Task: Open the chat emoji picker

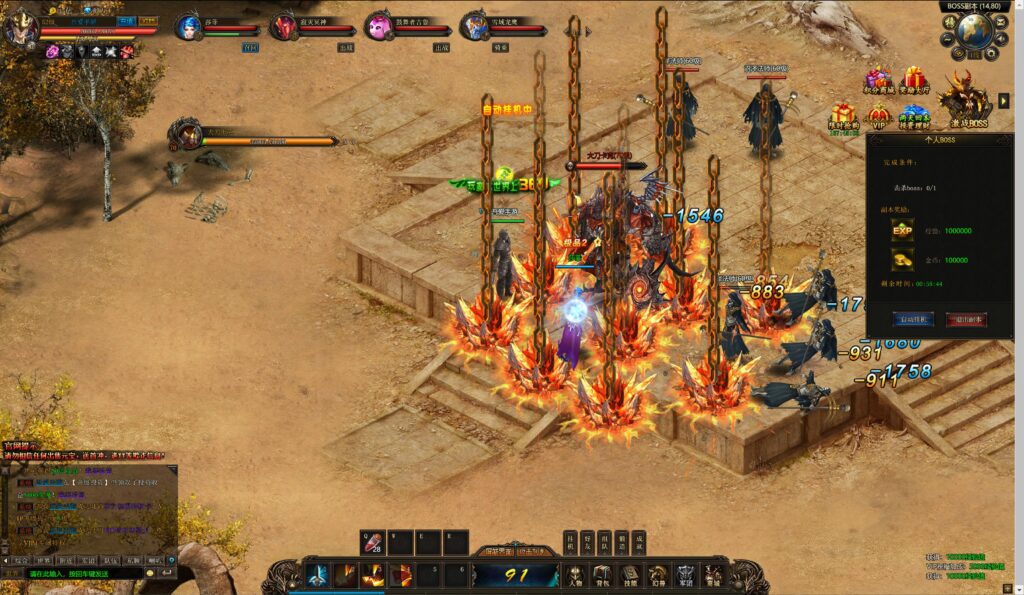Action: (x=151, y=574)
